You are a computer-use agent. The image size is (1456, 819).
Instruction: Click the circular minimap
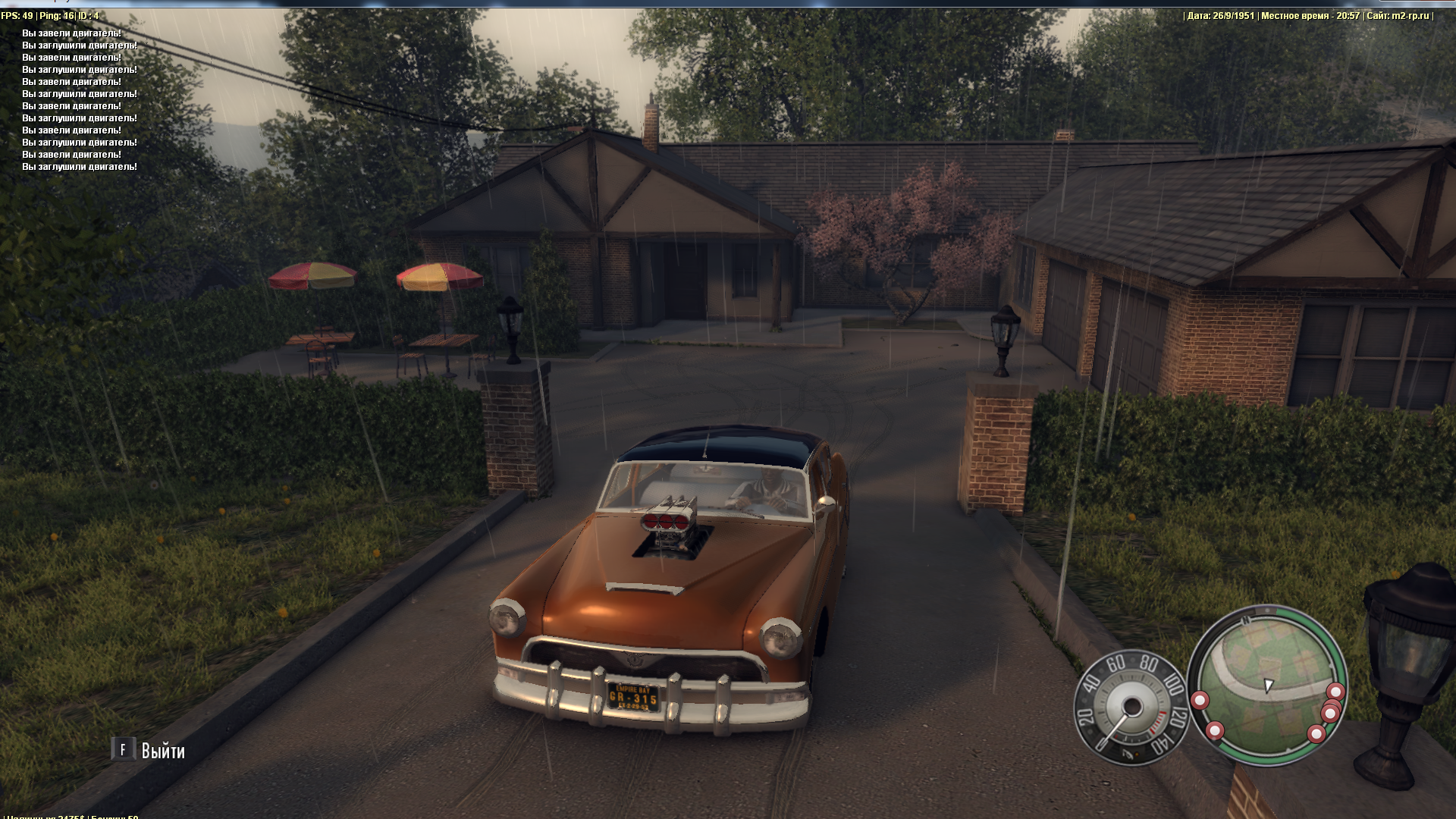click(x=1267, y=685)
